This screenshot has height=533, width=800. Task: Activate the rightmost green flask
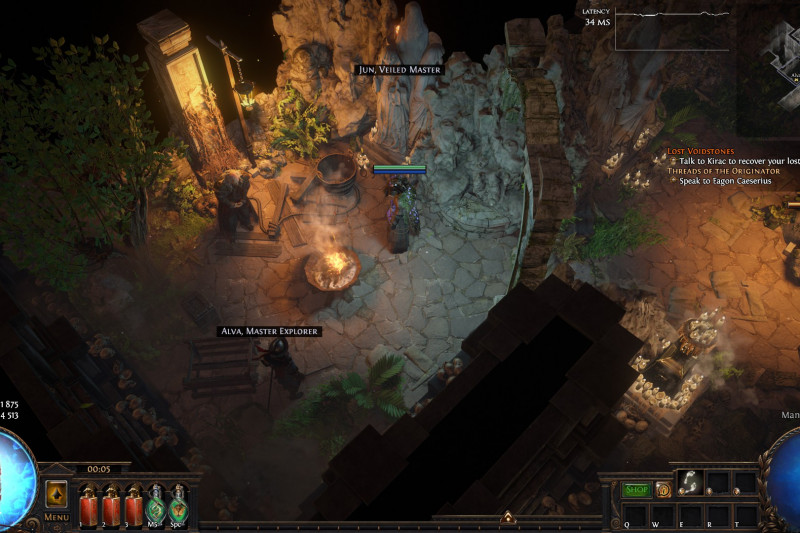coord(178,503)
